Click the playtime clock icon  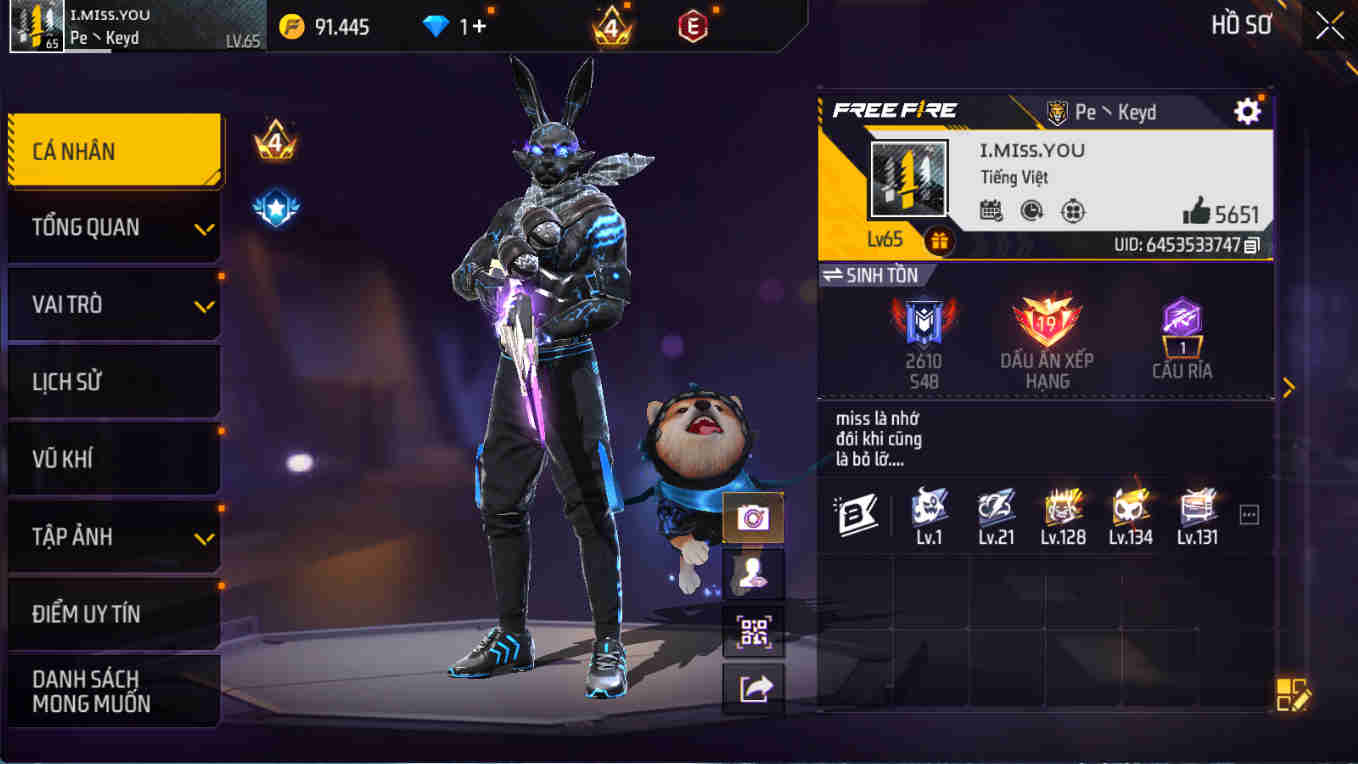tap(1031, 212)
